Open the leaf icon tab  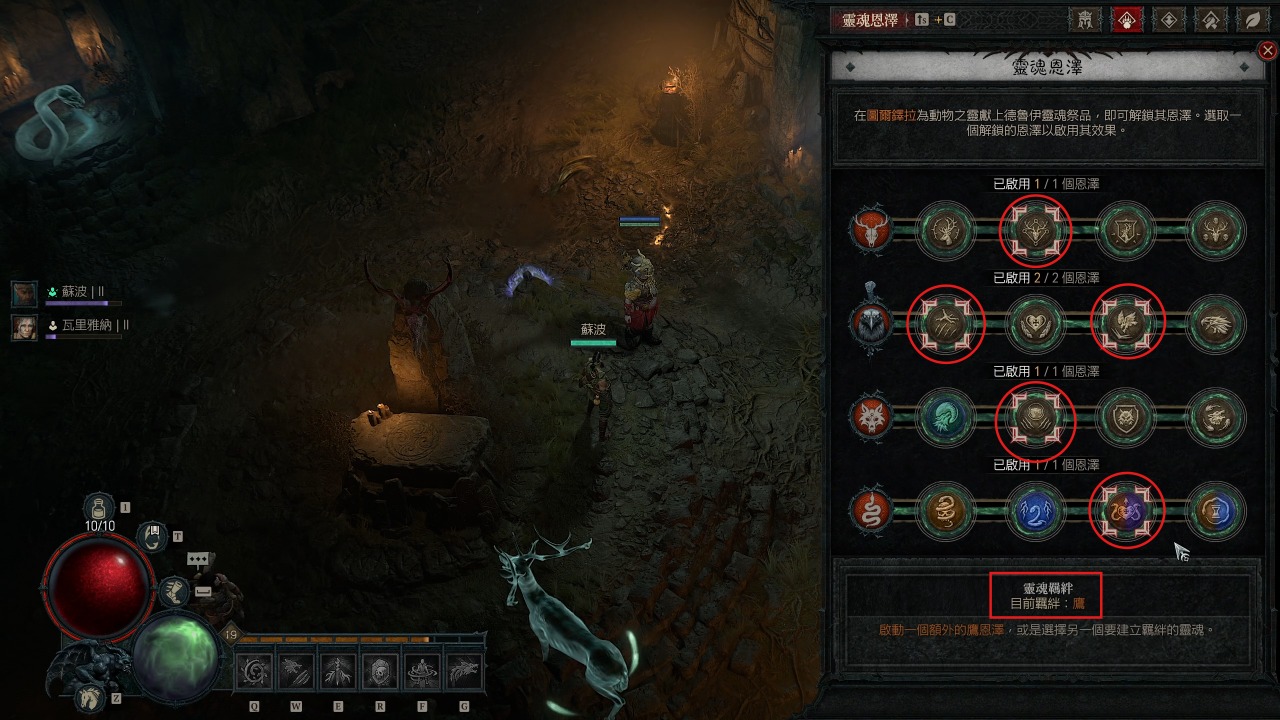(1252, 19)
